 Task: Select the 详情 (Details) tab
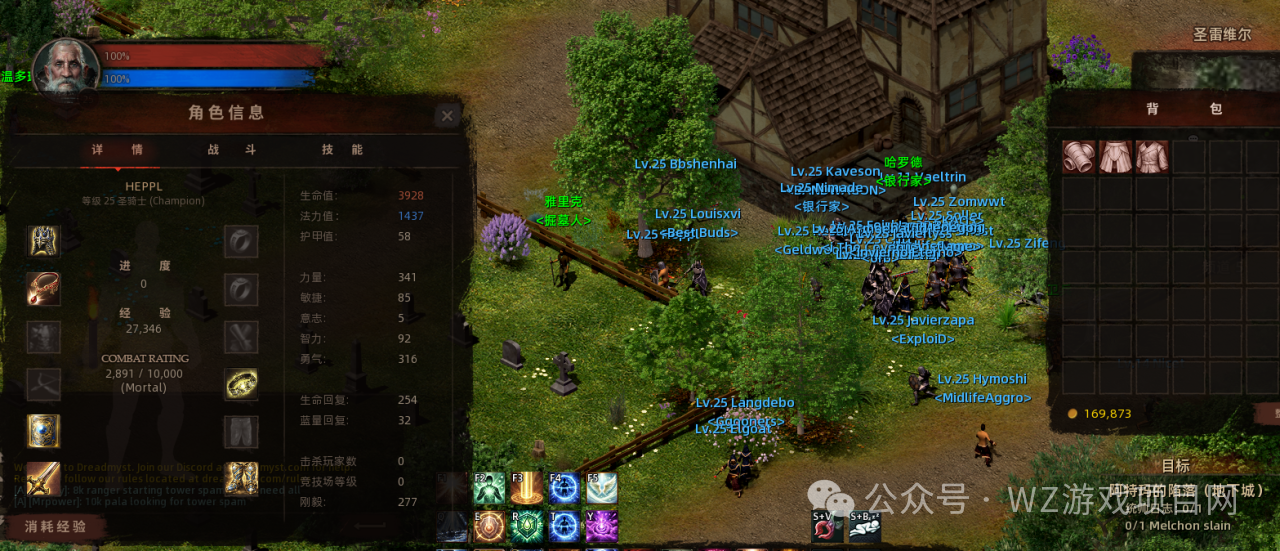pos(117,150)
